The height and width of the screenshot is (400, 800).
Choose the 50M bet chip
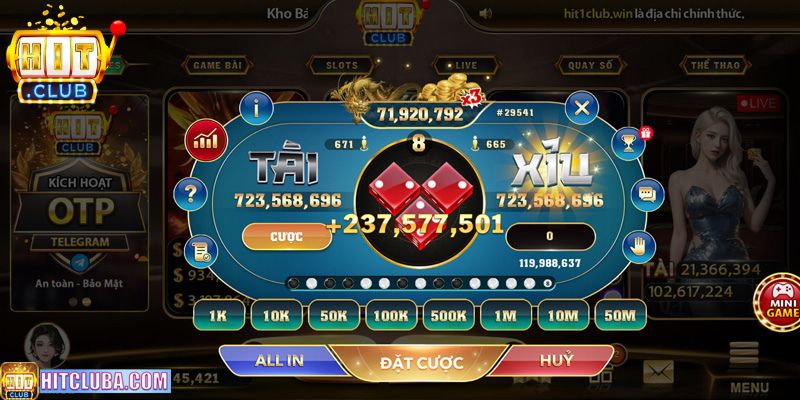coord(621,316)
